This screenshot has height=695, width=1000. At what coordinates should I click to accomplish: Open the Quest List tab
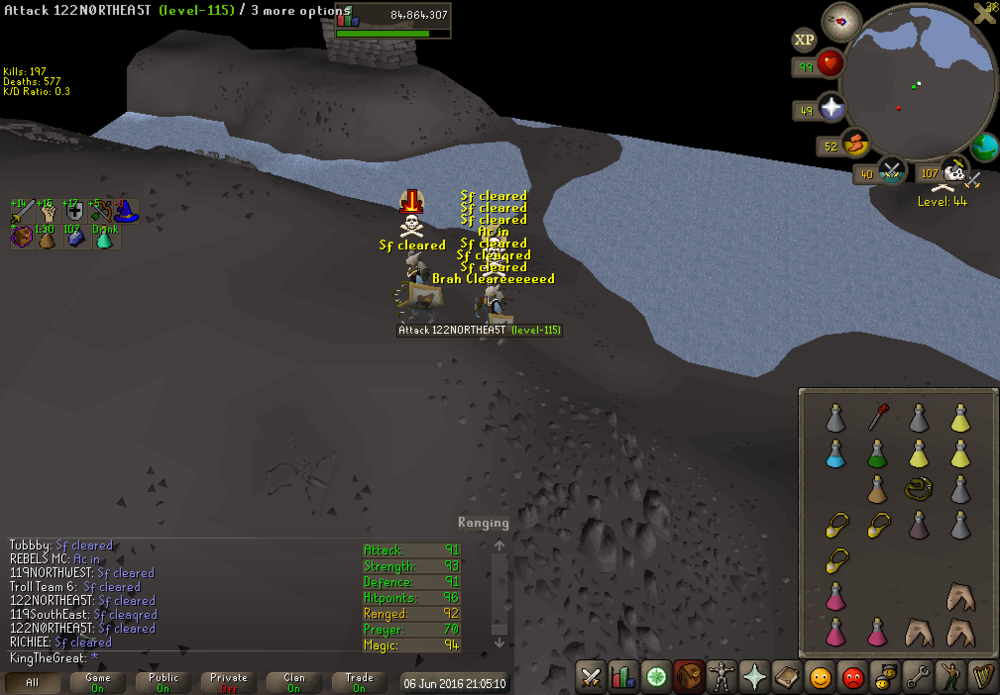click(x=656, y=677)
